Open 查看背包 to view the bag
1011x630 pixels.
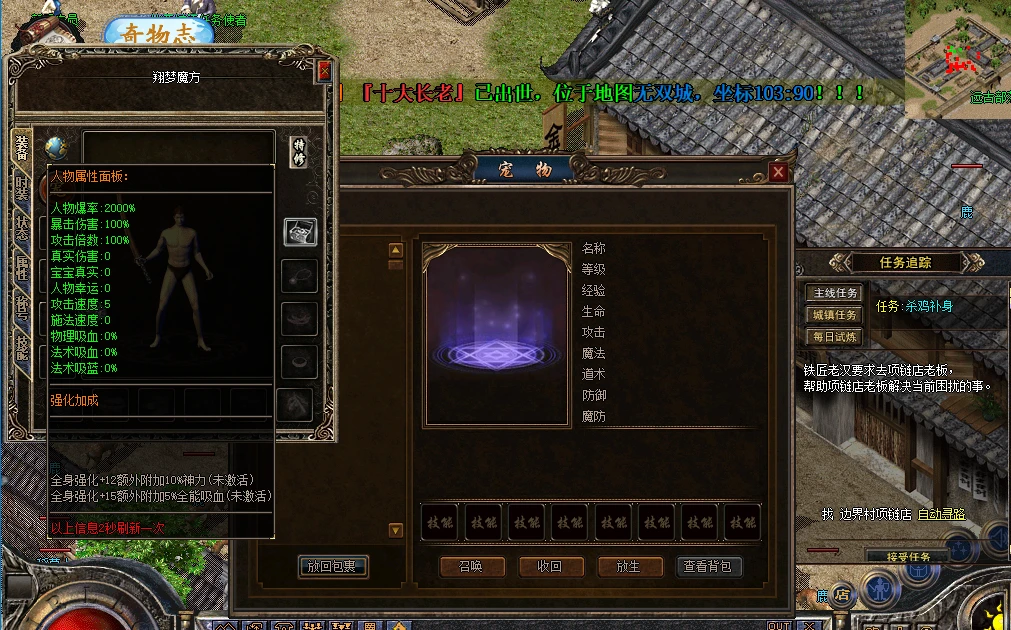[x=709, y=566]
